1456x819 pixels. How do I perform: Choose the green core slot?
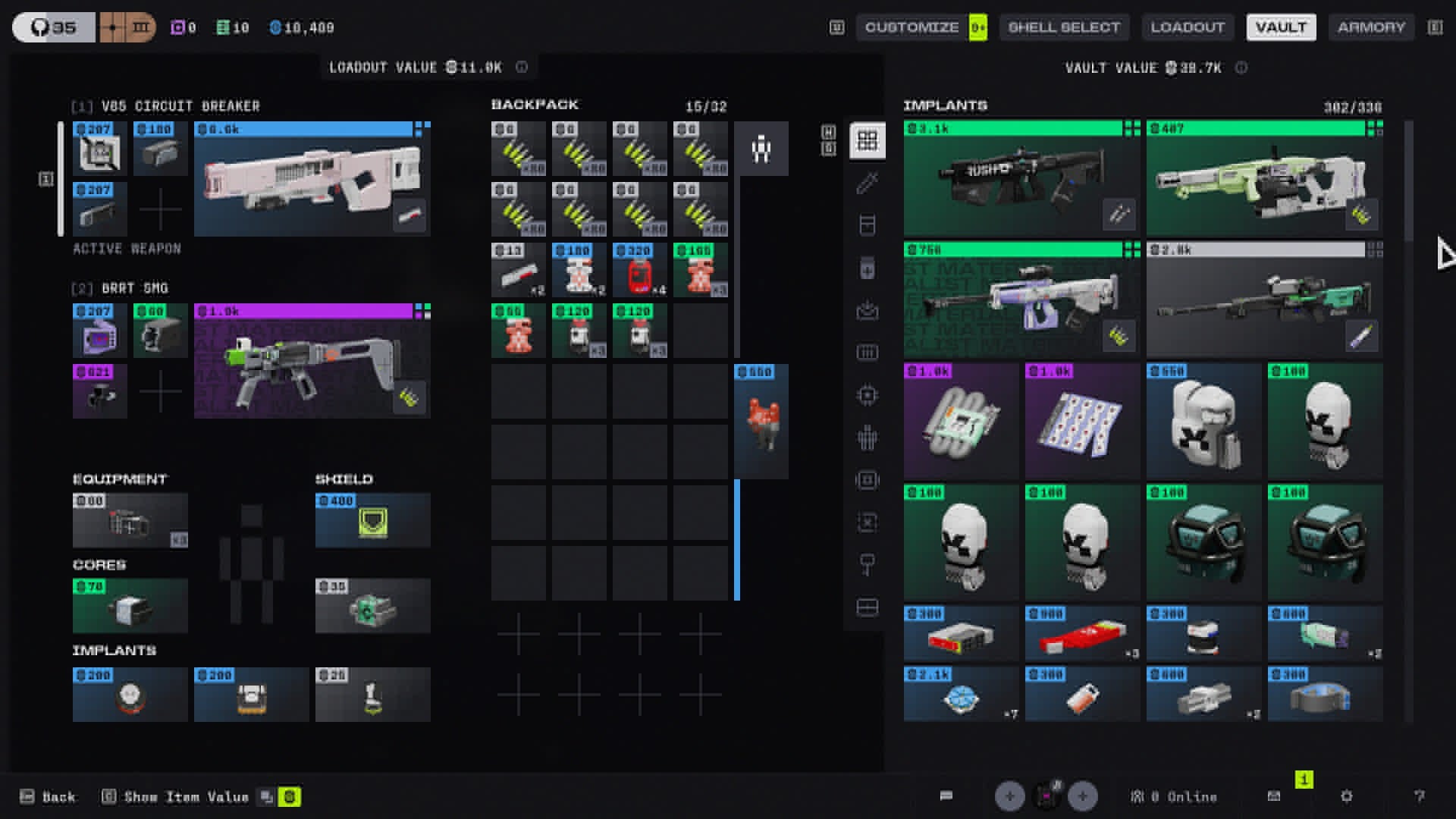(x=130, y=606)
